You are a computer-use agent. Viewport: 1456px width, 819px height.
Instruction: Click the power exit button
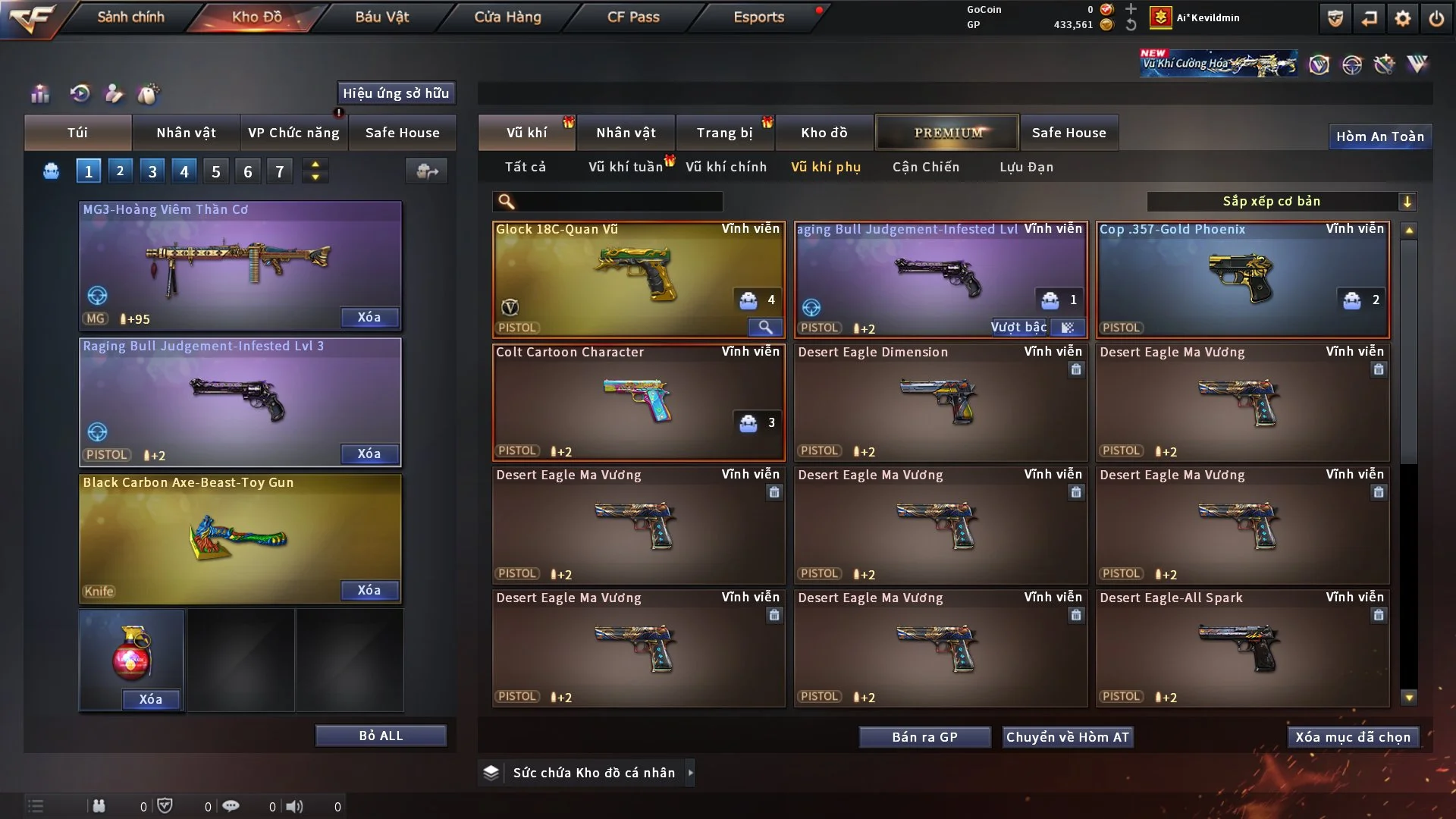[x=1436, y=18]
